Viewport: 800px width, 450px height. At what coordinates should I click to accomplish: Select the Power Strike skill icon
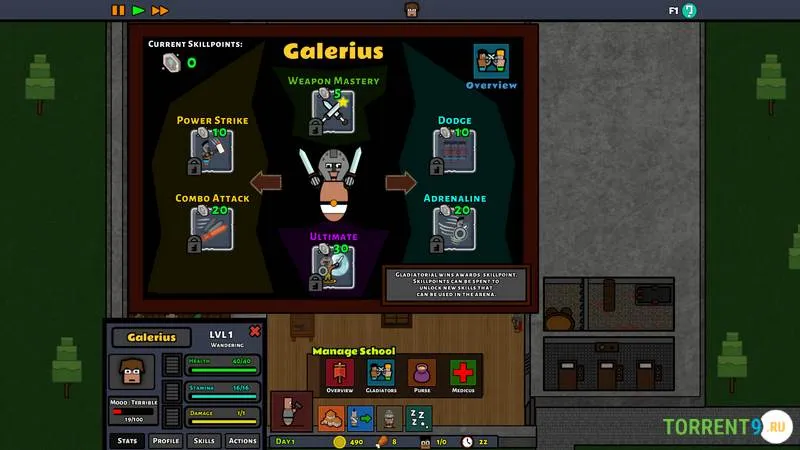point(212,150)
